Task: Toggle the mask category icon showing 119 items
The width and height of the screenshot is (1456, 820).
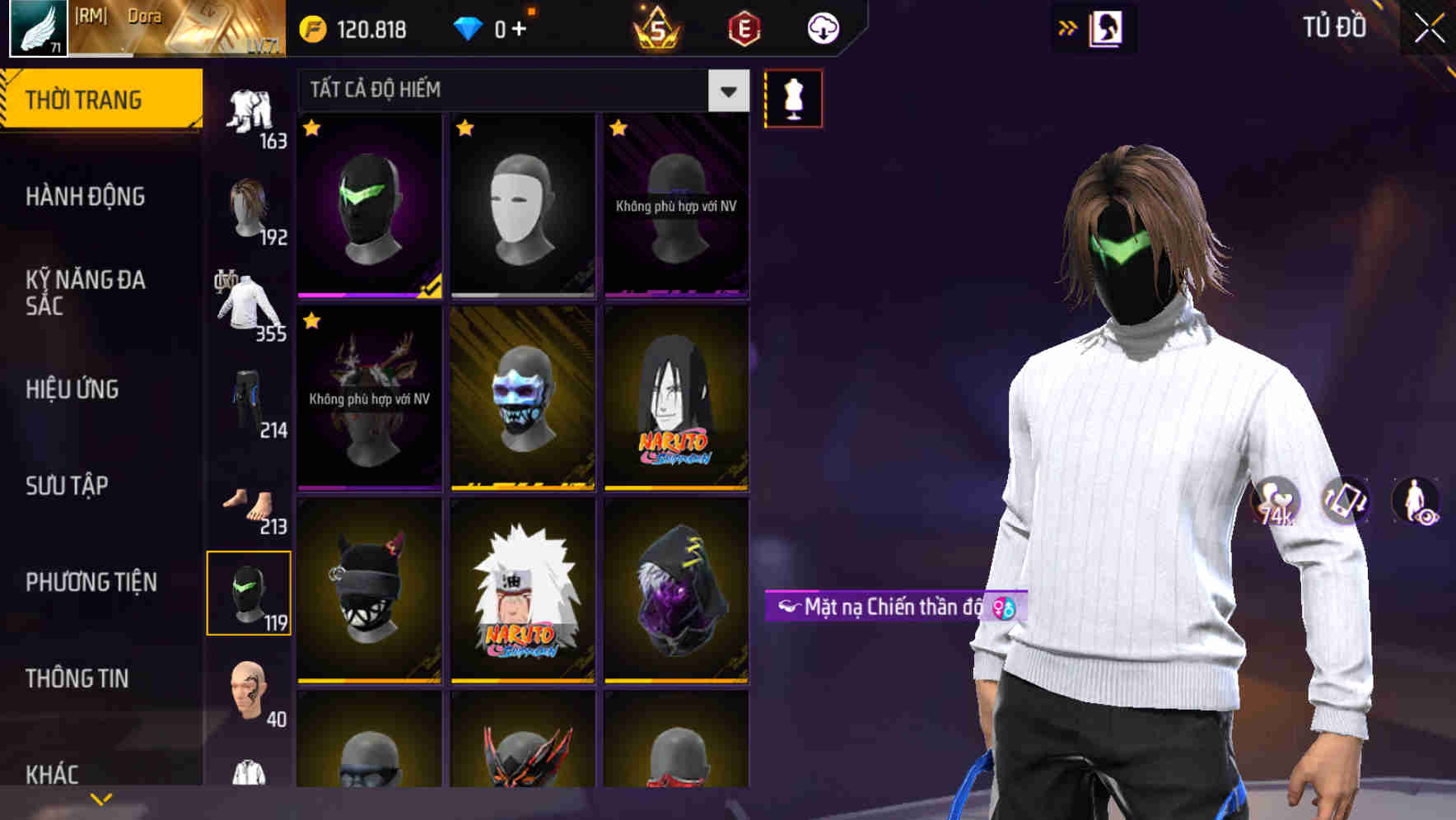Action: tap(249, 593)
